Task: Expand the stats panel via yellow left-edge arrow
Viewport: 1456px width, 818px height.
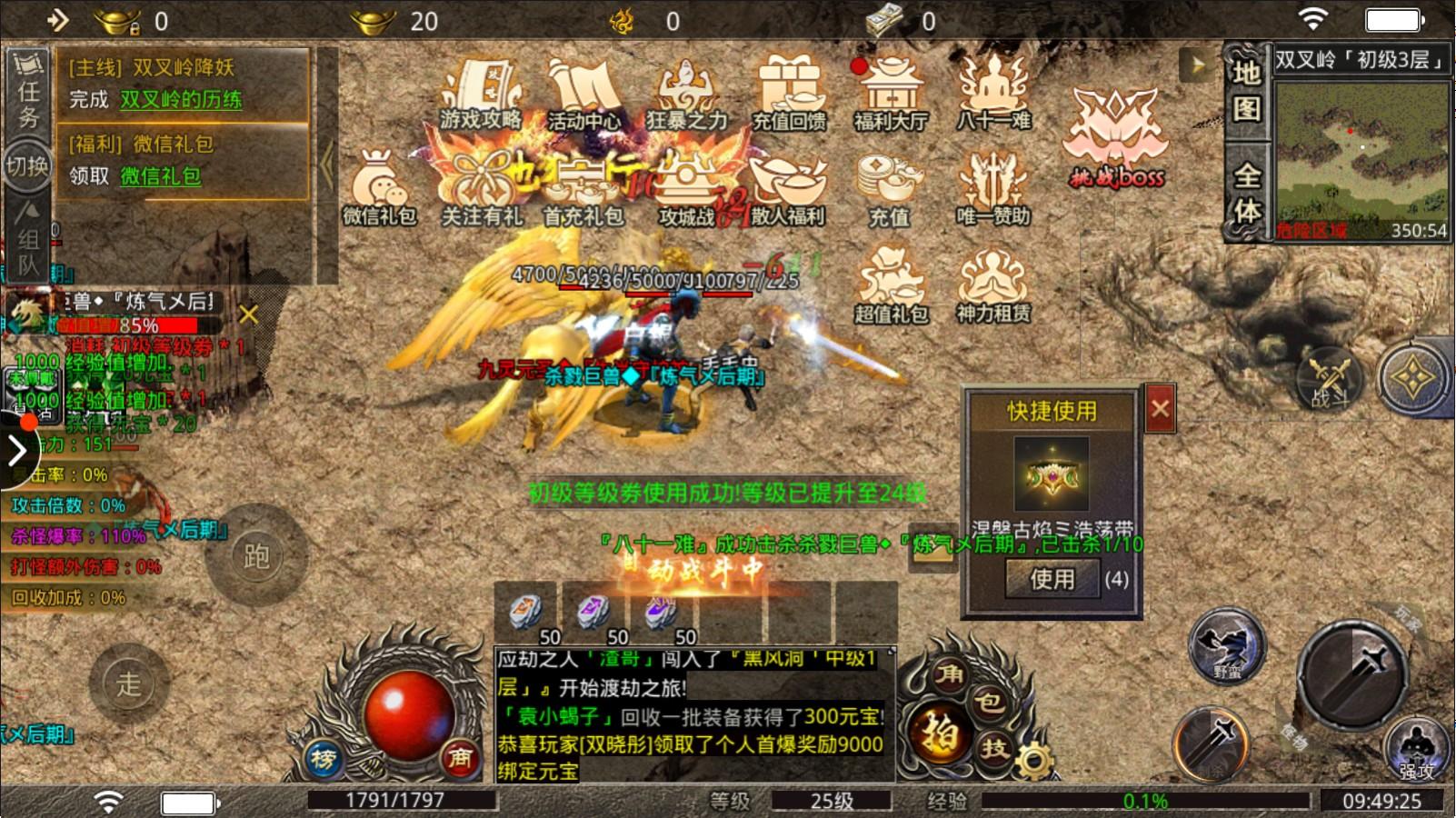Action: click(17, 450)
